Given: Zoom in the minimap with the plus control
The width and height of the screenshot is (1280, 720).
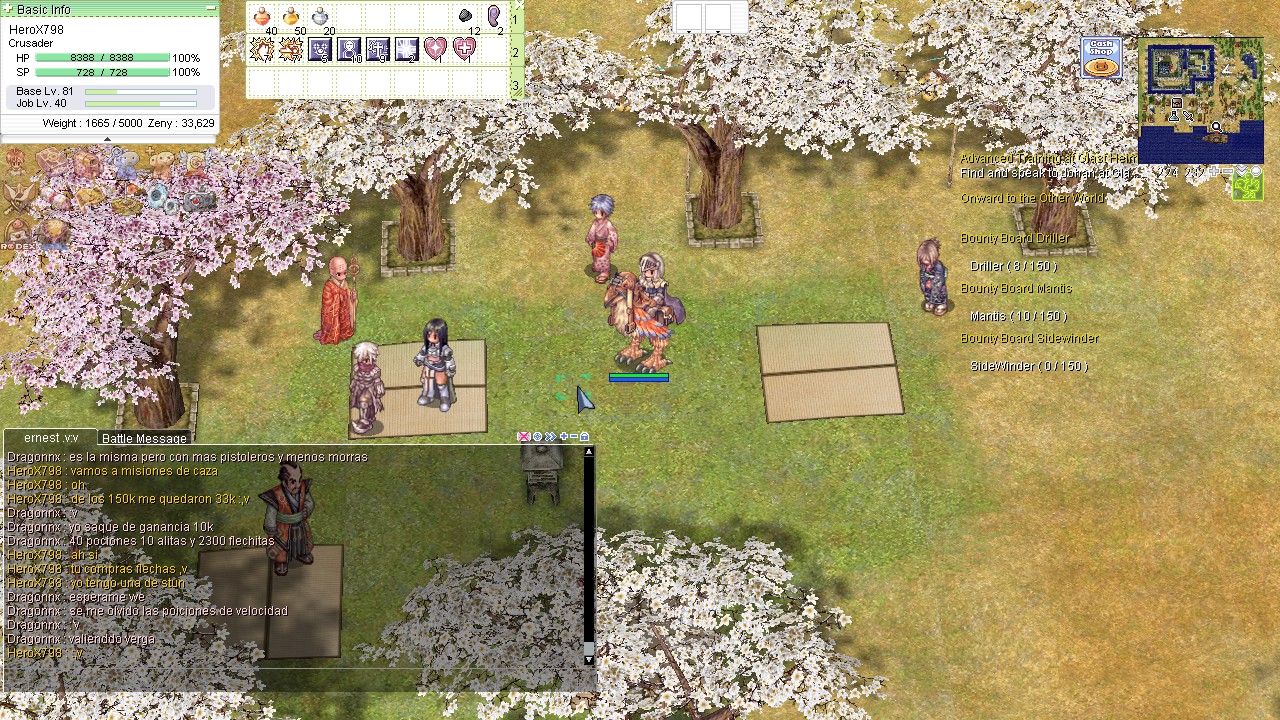Looking at the screenshot, I should (1213, 170).
